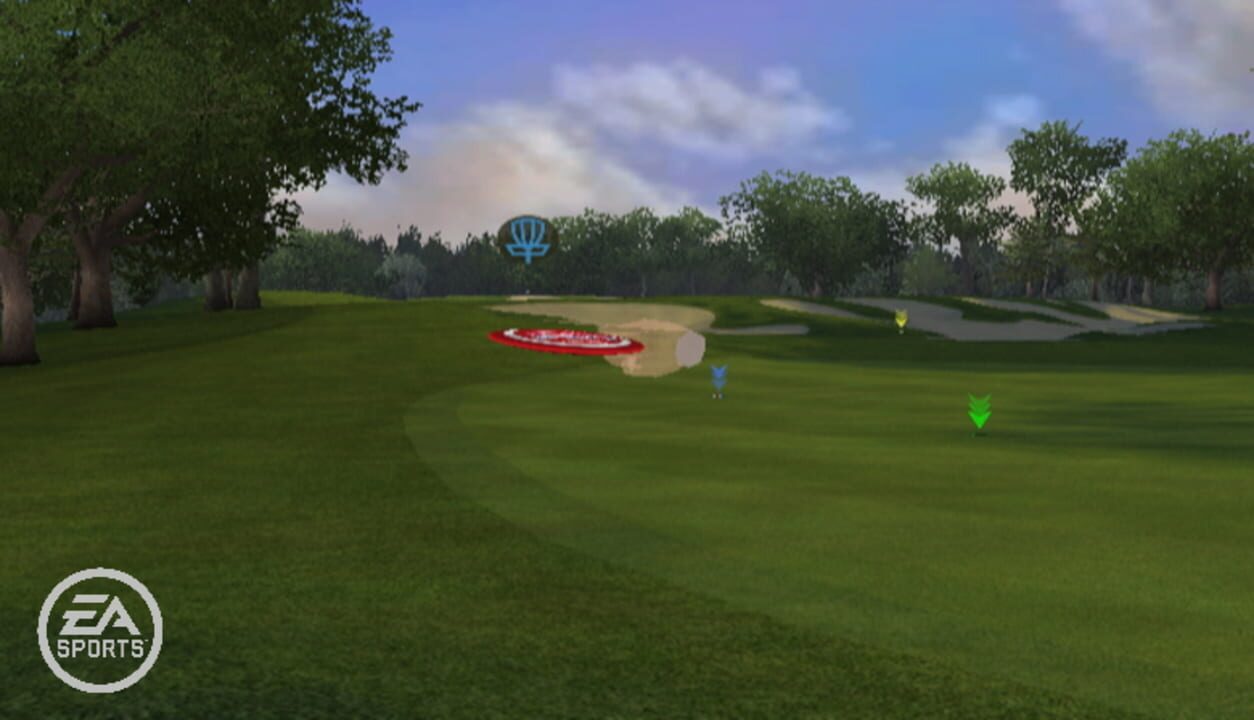1254x720 pixels.
Task: Click the red landing target ring
Action: tap(566, 342)
